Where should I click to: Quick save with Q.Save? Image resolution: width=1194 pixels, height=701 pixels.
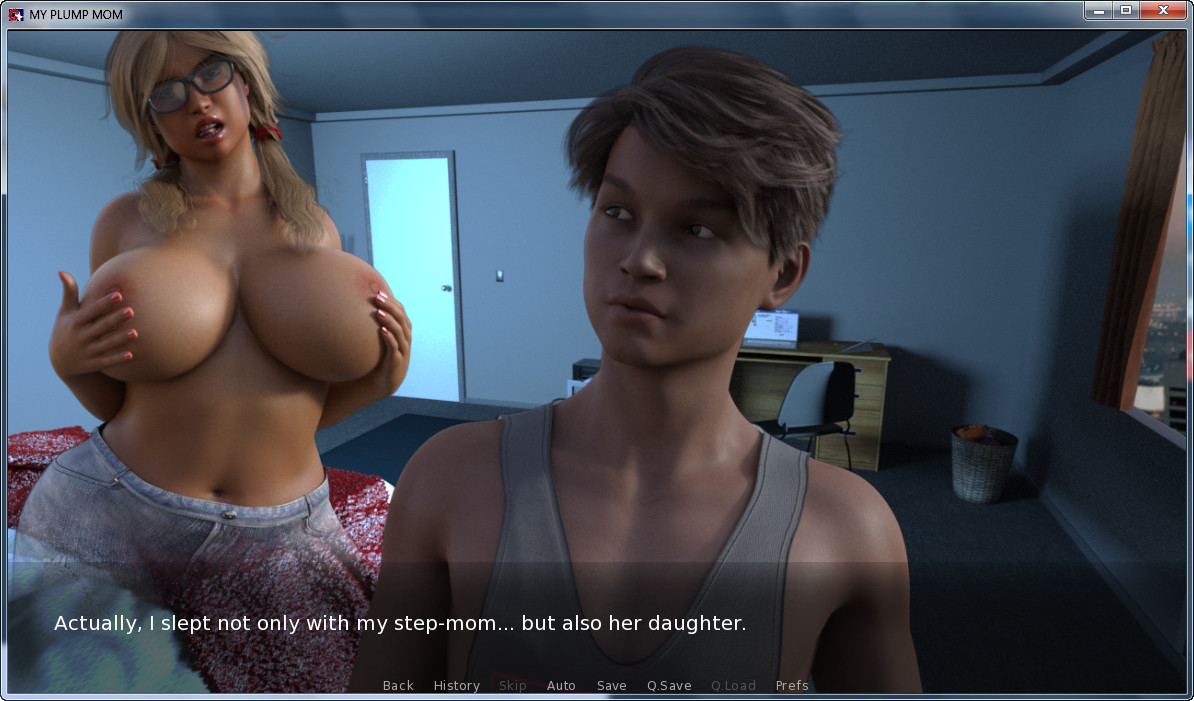pyautogui.click(x=669, y=685)
